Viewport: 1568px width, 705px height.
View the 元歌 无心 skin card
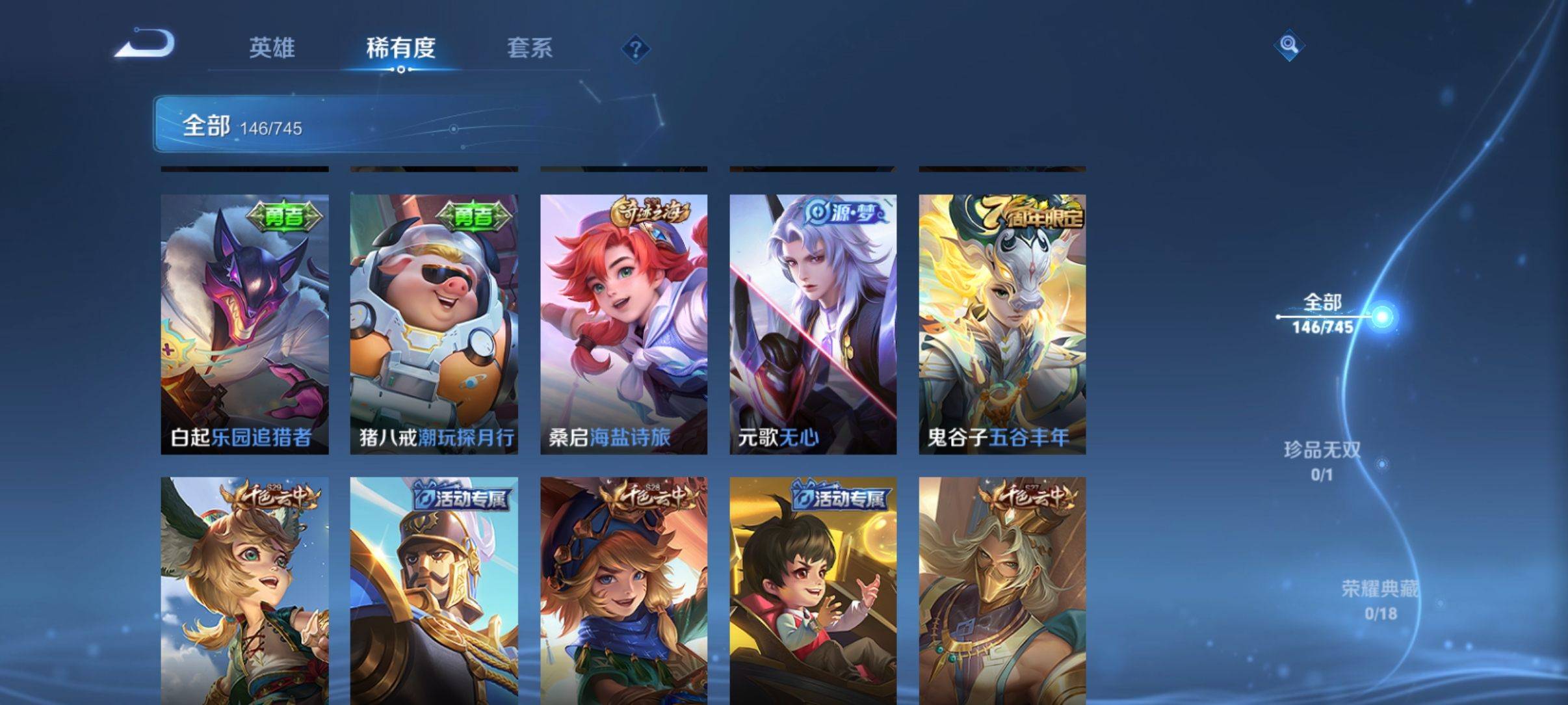(x=813, y=324)
